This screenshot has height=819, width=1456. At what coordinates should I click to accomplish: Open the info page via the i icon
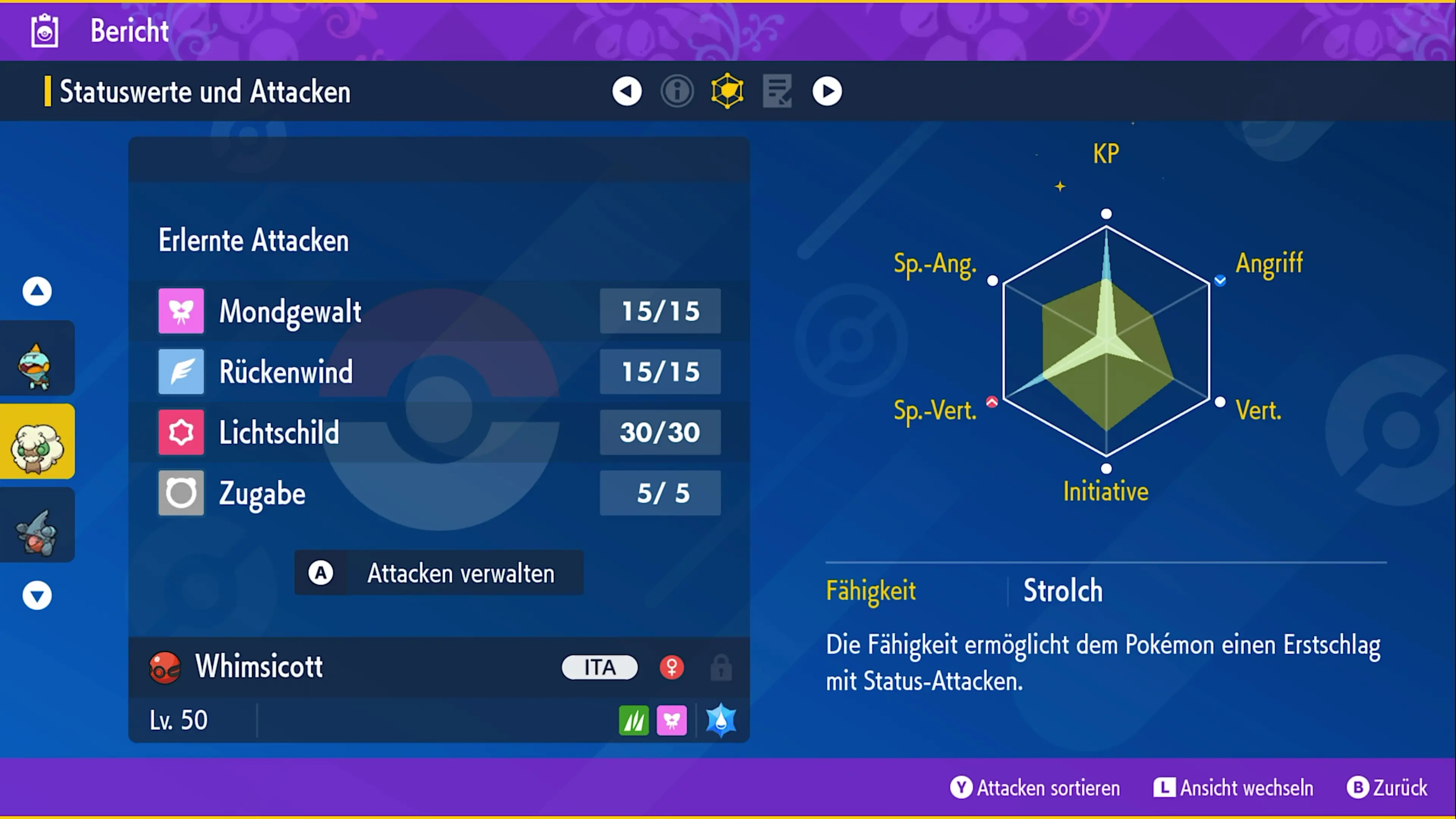coord(677,91)
